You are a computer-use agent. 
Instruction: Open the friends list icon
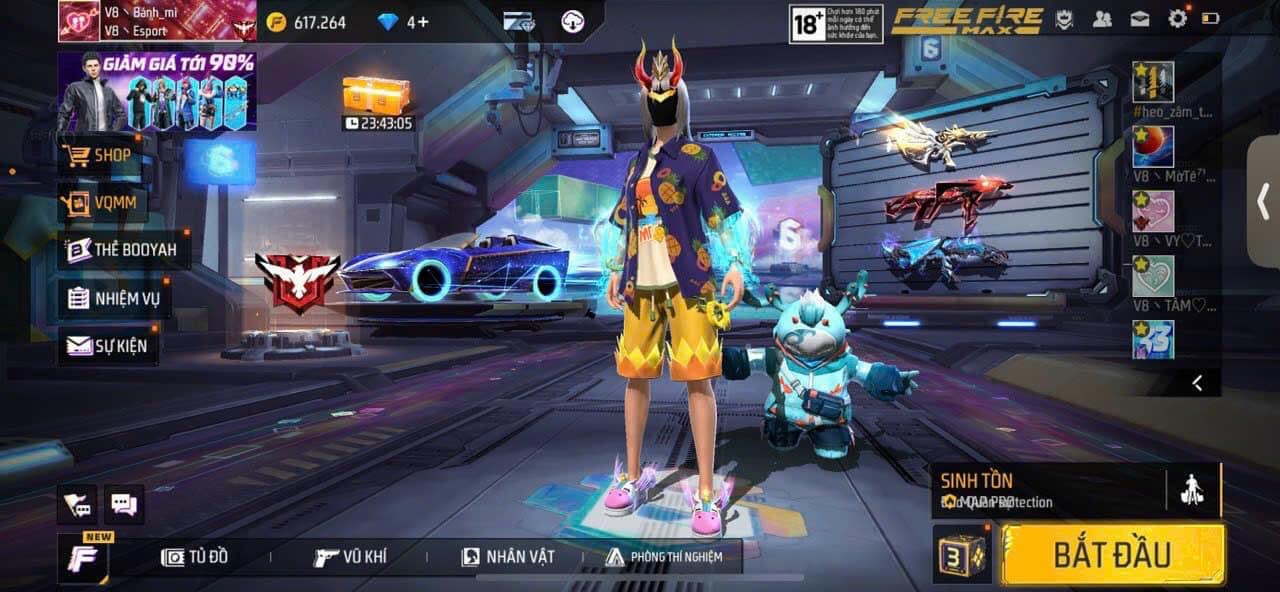[1103, 18]
